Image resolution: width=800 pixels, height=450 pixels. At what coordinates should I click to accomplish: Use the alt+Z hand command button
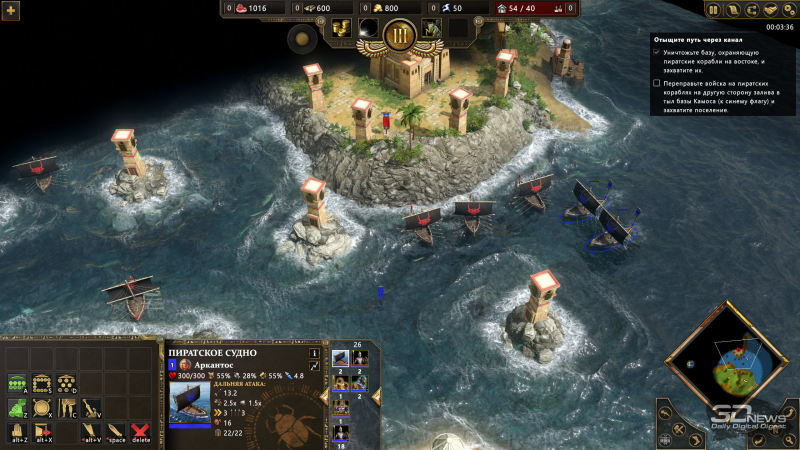pyautogui.click(x=17, y=432)
